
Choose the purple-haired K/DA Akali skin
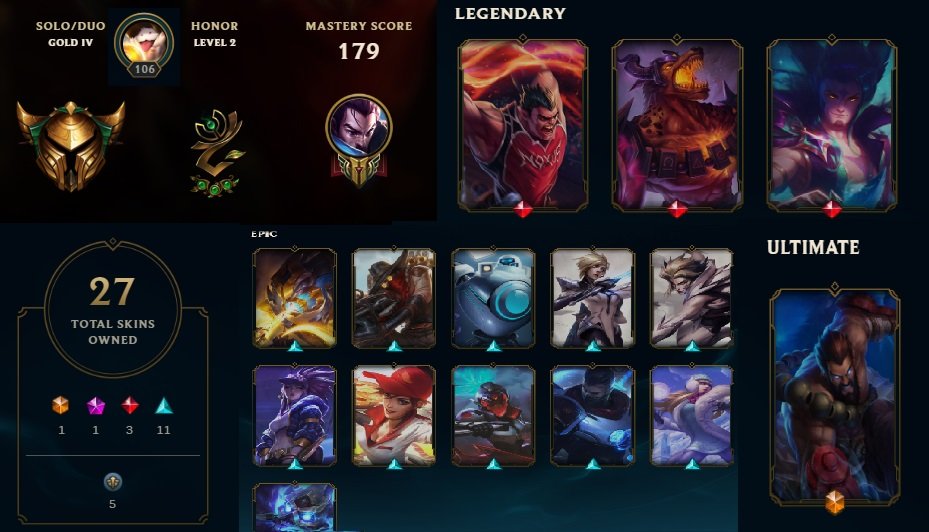(294, 415)
